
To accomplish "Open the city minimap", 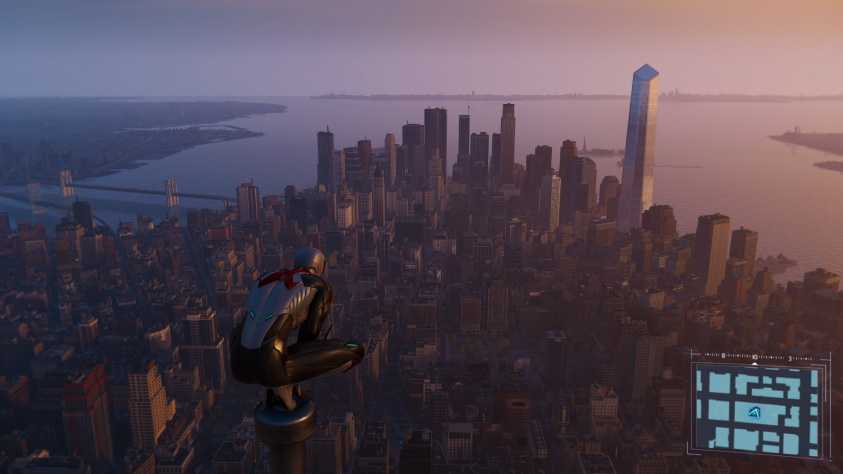I will [759, 409].
